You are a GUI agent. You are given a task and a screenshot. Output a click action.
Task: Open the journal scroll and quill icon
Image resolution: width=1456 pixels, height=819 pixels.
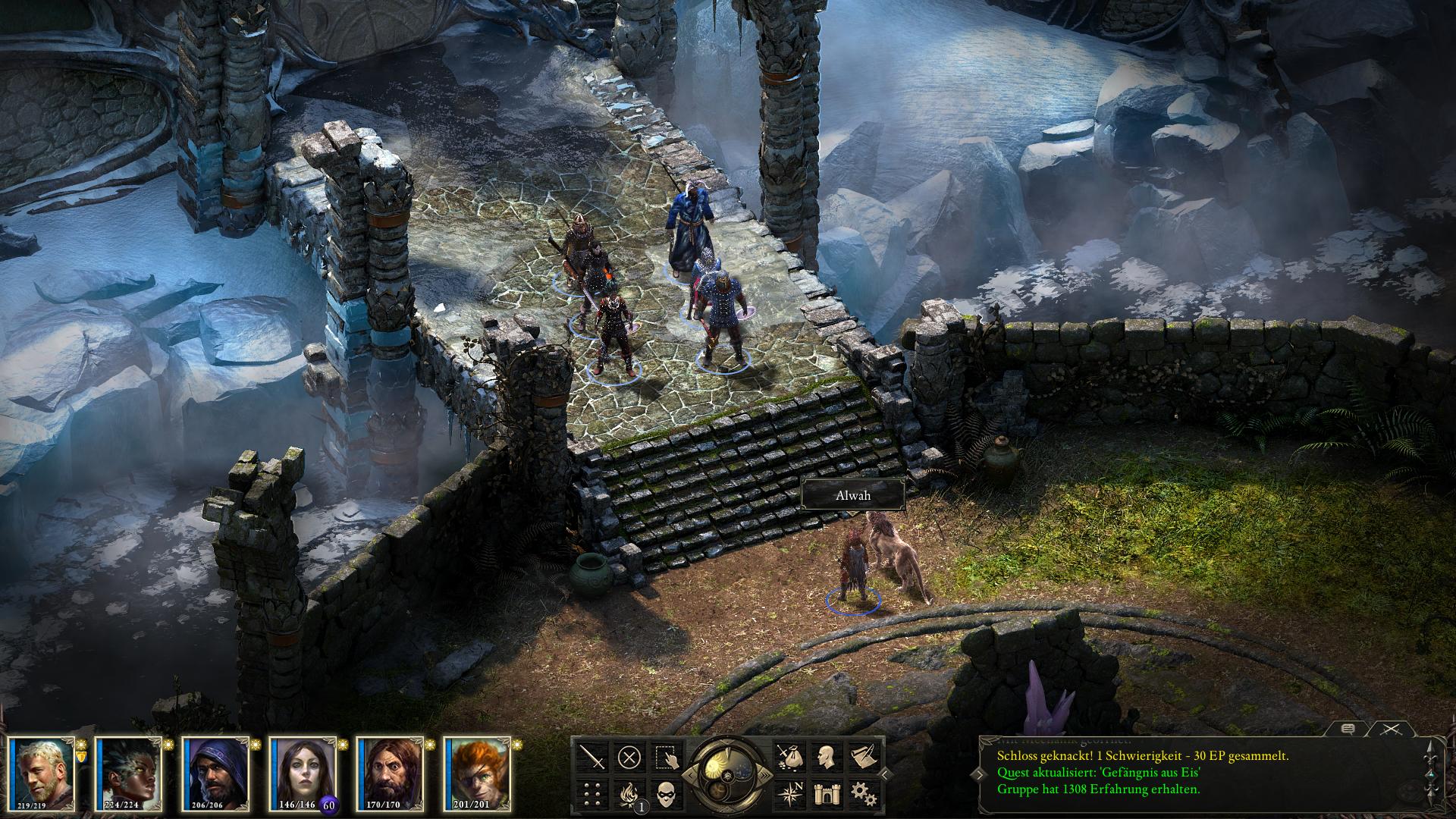(x=862, y=757)
